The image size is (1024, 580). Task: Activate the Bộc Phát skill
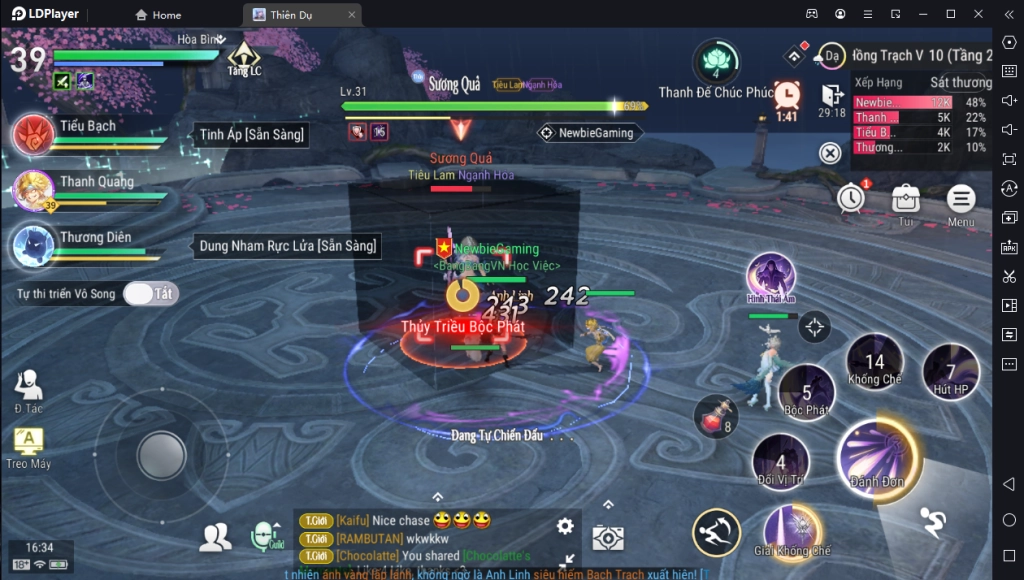(x=806, y=393)
